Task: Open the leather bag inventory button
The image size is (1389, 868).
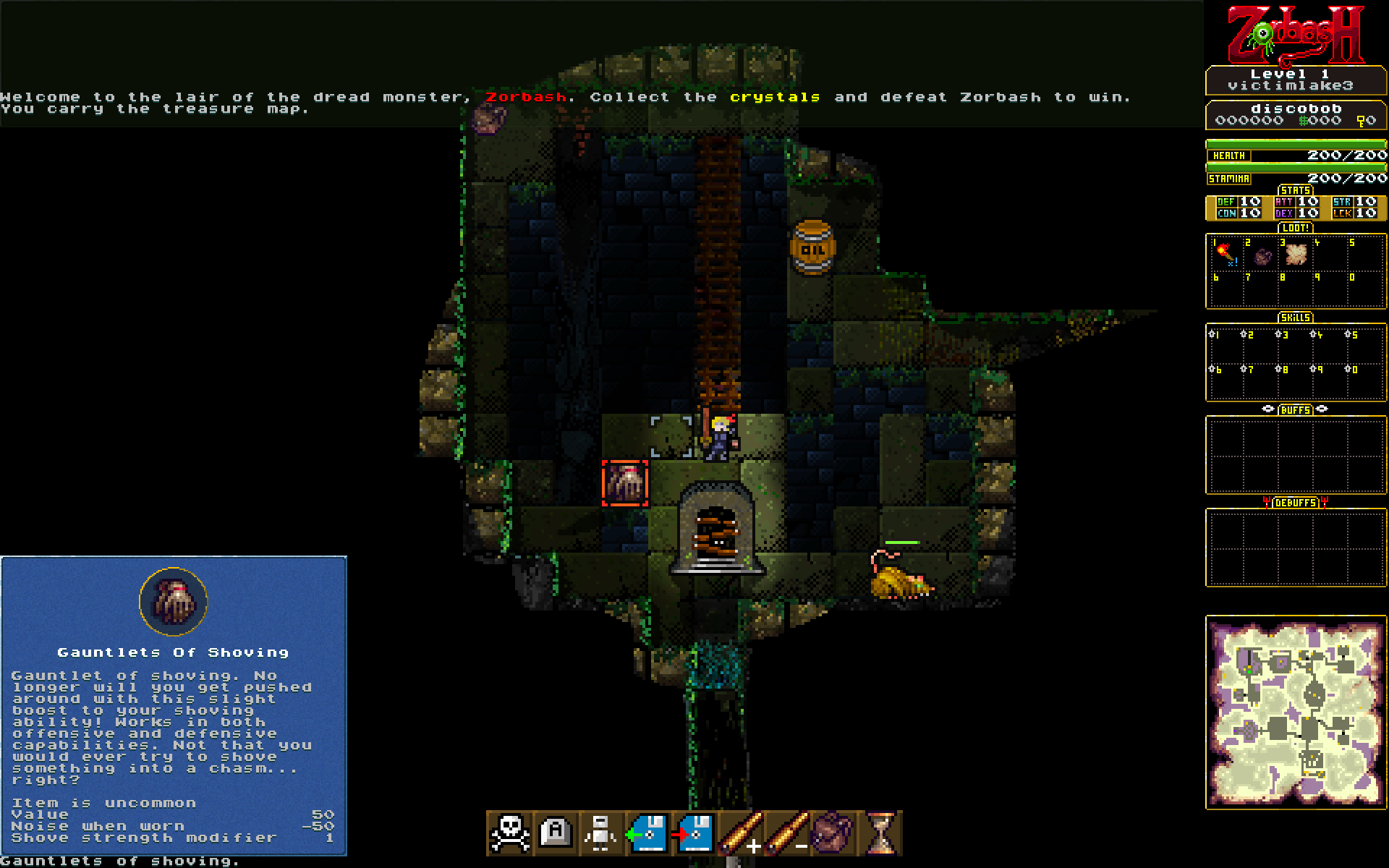Action: (833, 833)
